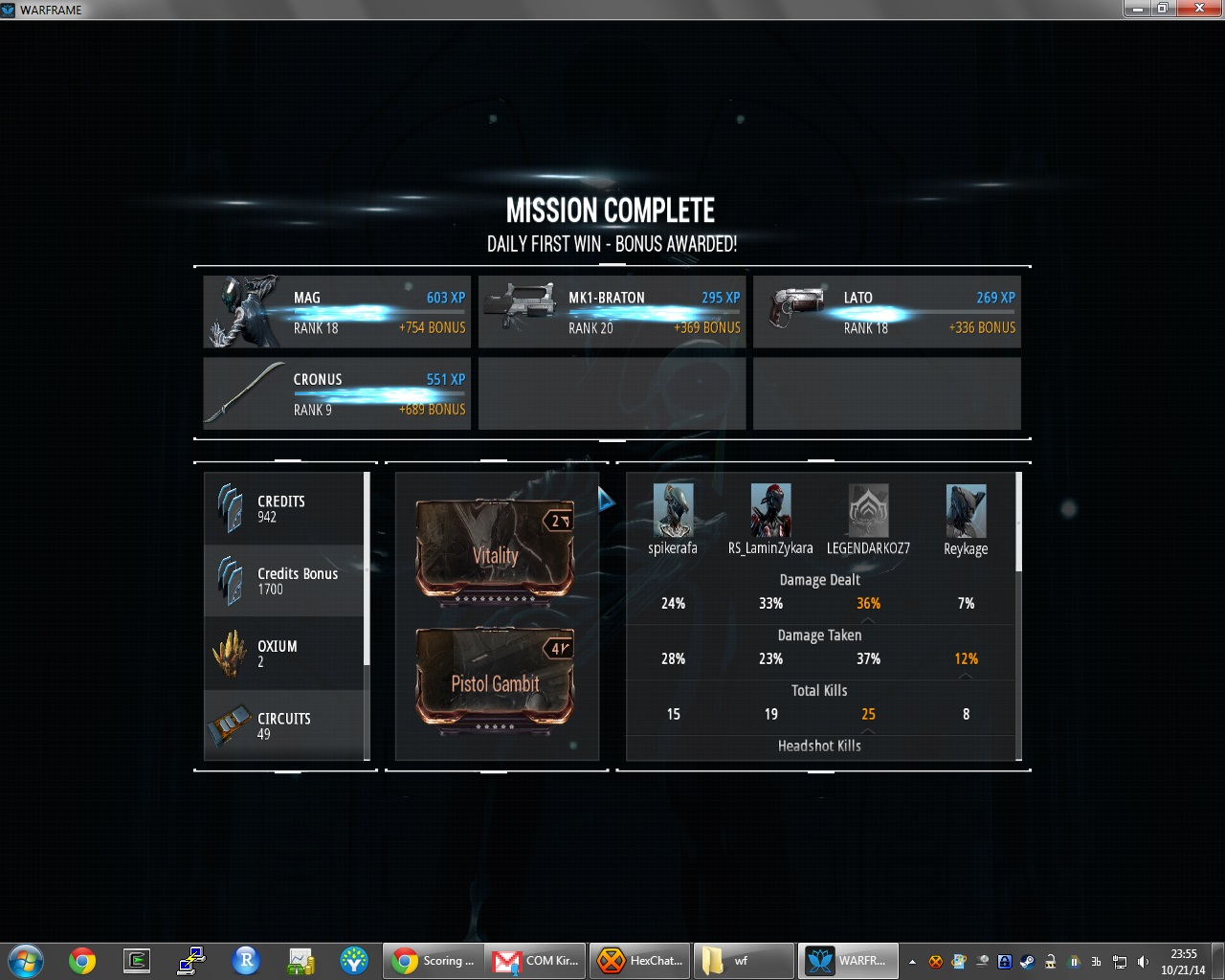Select RS_LaminZykara's player avatar

pyautogui.click(x=770, y=510)
